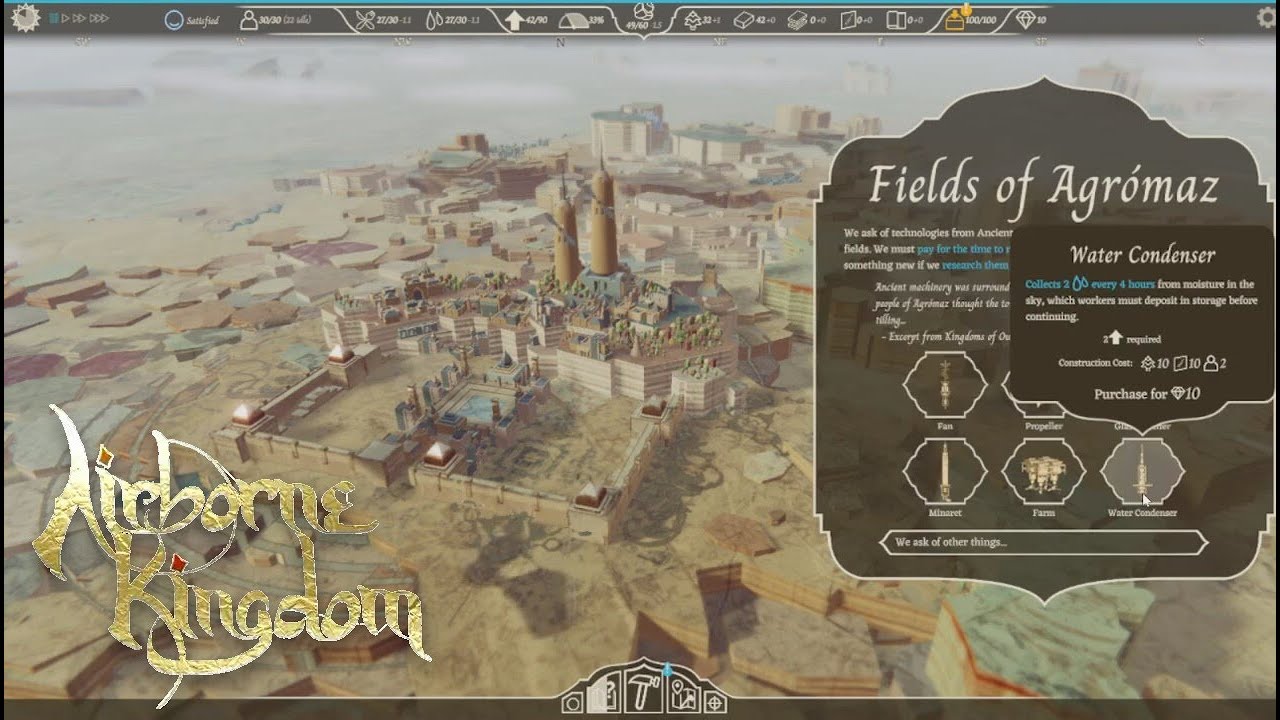
Task: Choose "We ask of other things..."
Action: coord(1043,543)
